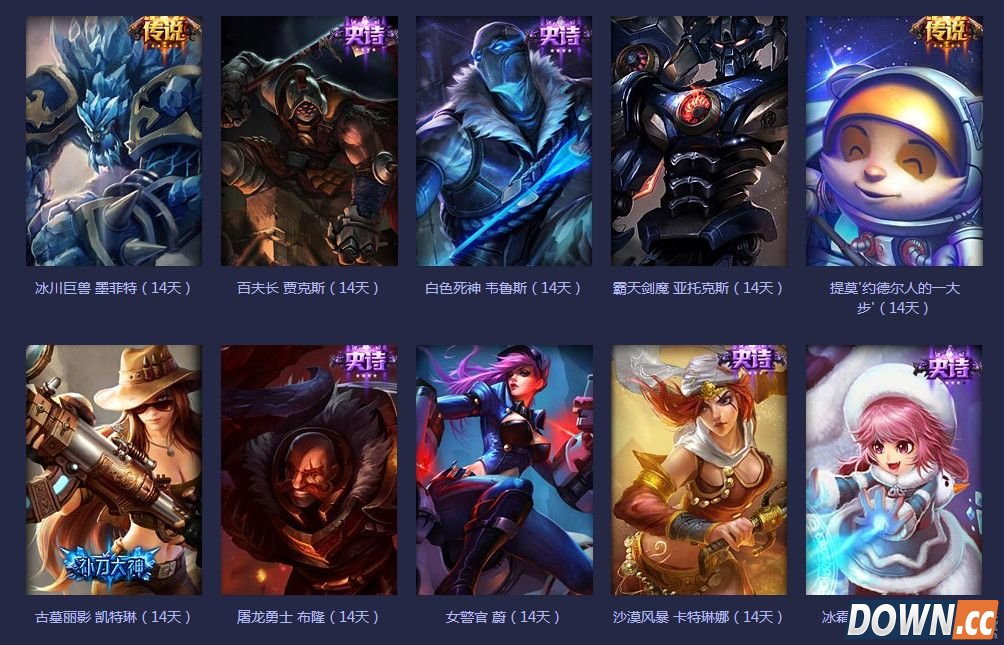Select the astronaut Teemo skin card
This screenshot has height=645, width=1004.
click(894, 141)
